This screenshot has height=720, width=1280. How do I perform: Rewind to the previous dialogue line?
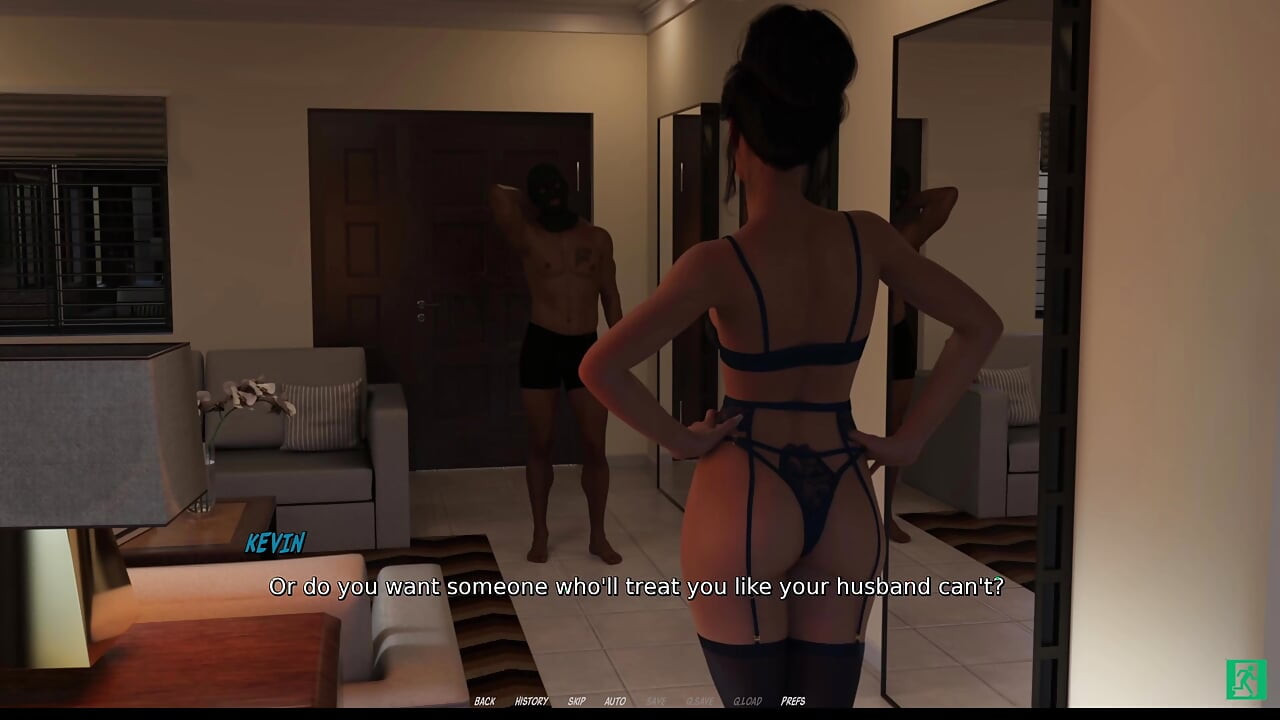[485, 701]
